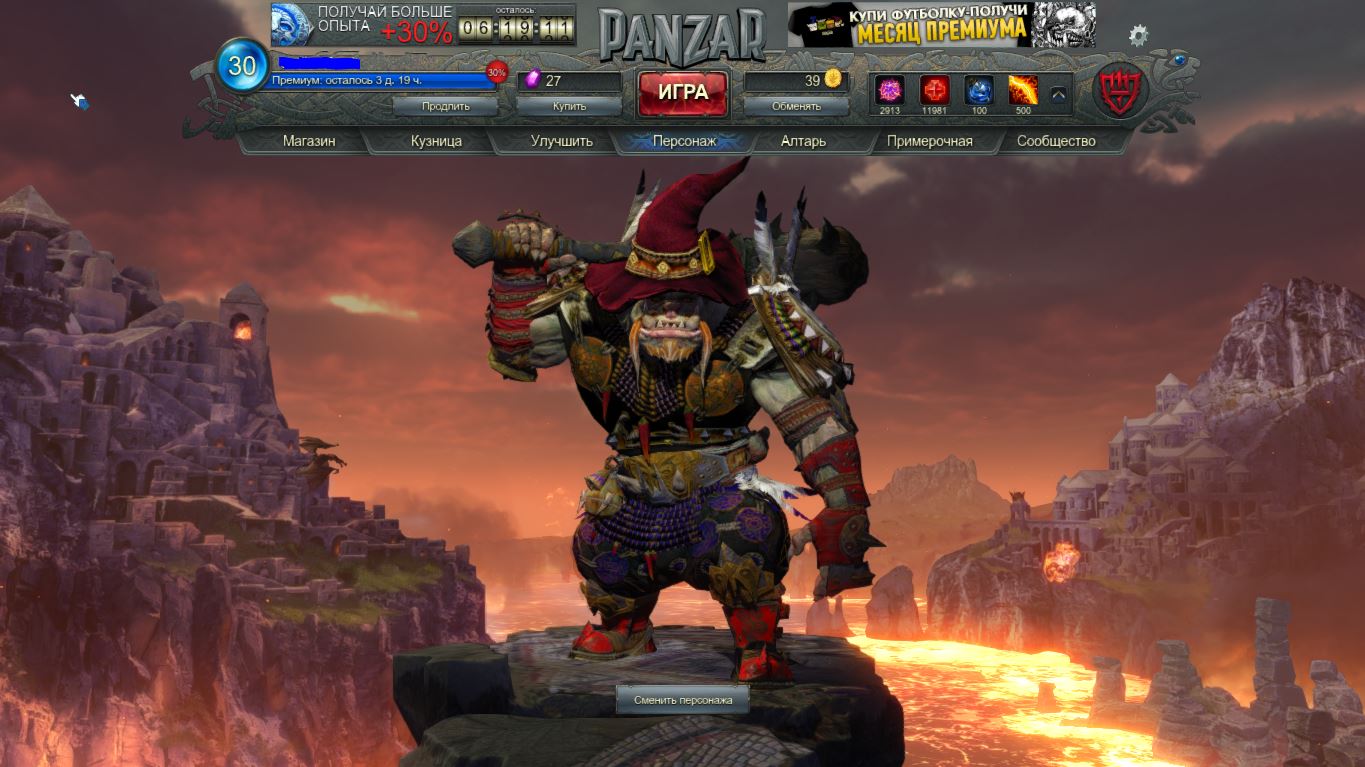The height and width of the screenshot is (767, 1365).
Task: Start a match with the red ИГРА button
Action: pos(683,93)
